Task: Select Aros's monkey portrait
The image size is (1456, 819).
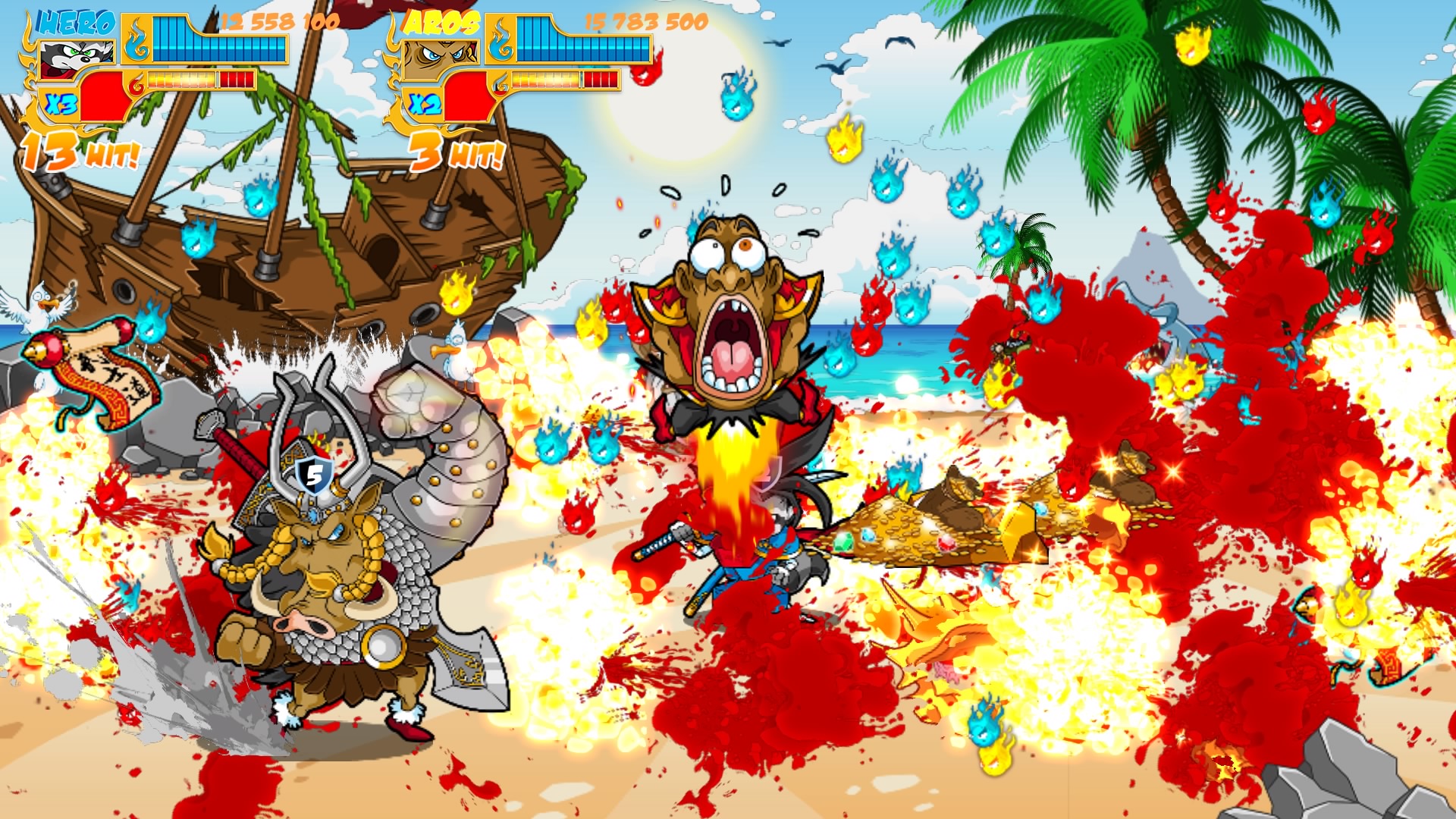Action: (x=440, y=56)
